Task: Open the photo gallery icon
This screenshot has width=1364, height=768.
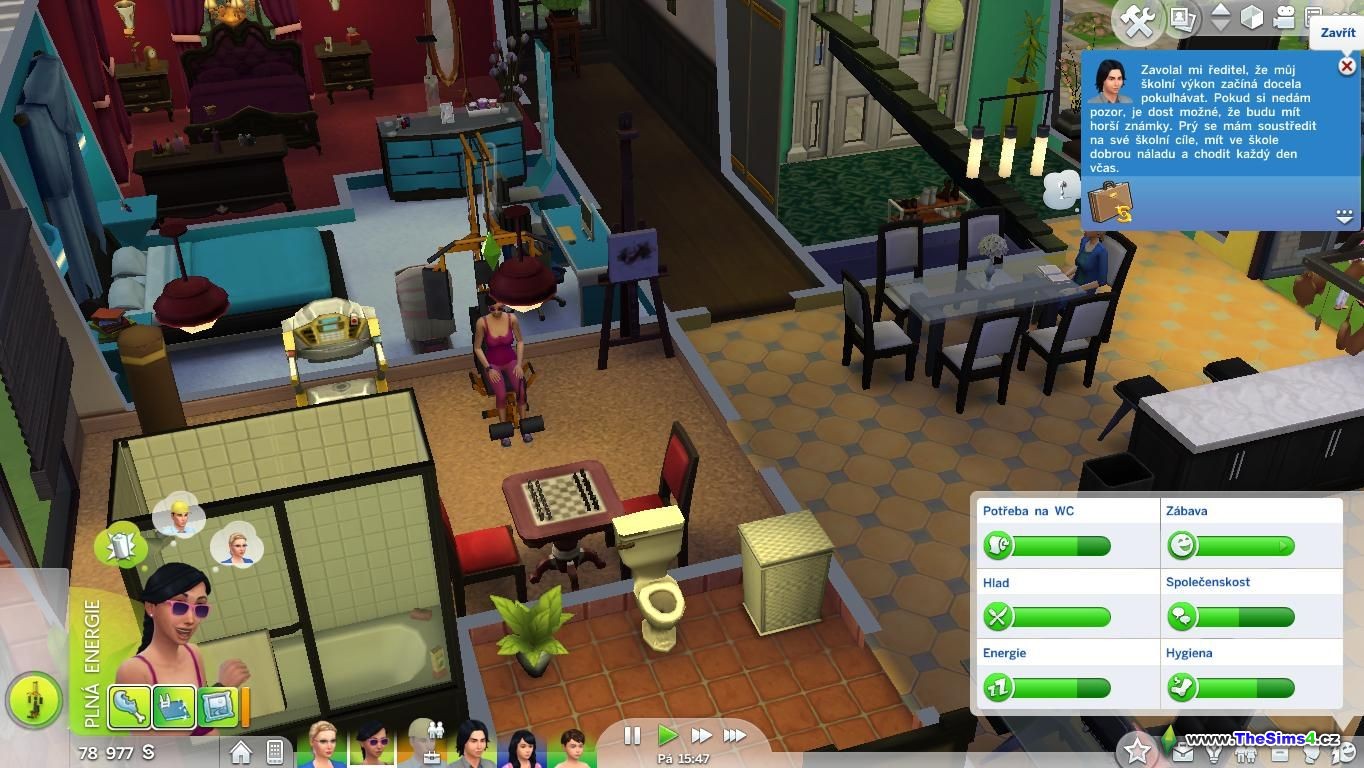Action: [x=1182, y=19]
